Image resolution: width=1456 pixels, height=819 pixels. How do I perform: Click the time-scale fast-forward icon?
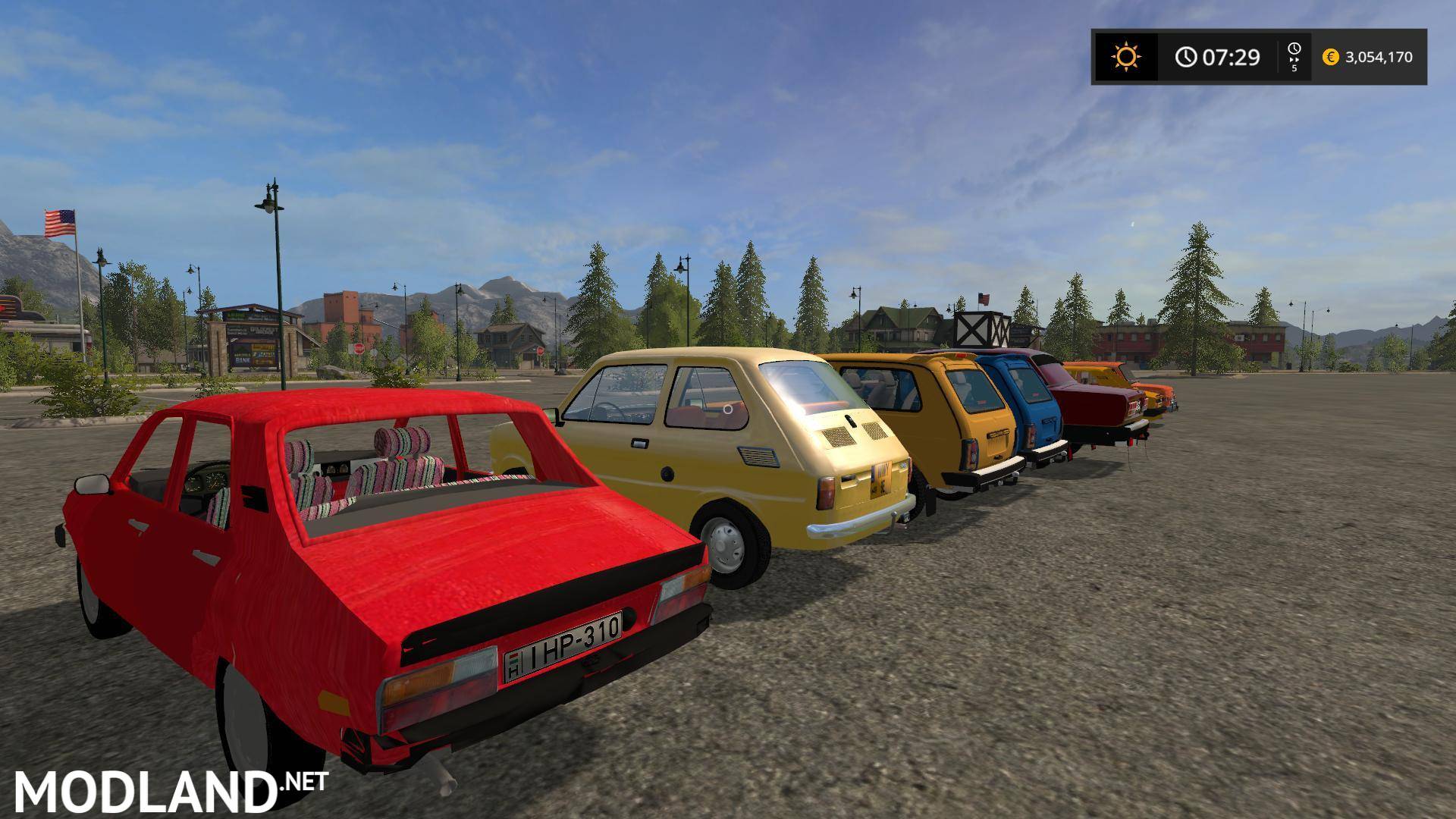pyautogui.click(x=1294, y=59)
